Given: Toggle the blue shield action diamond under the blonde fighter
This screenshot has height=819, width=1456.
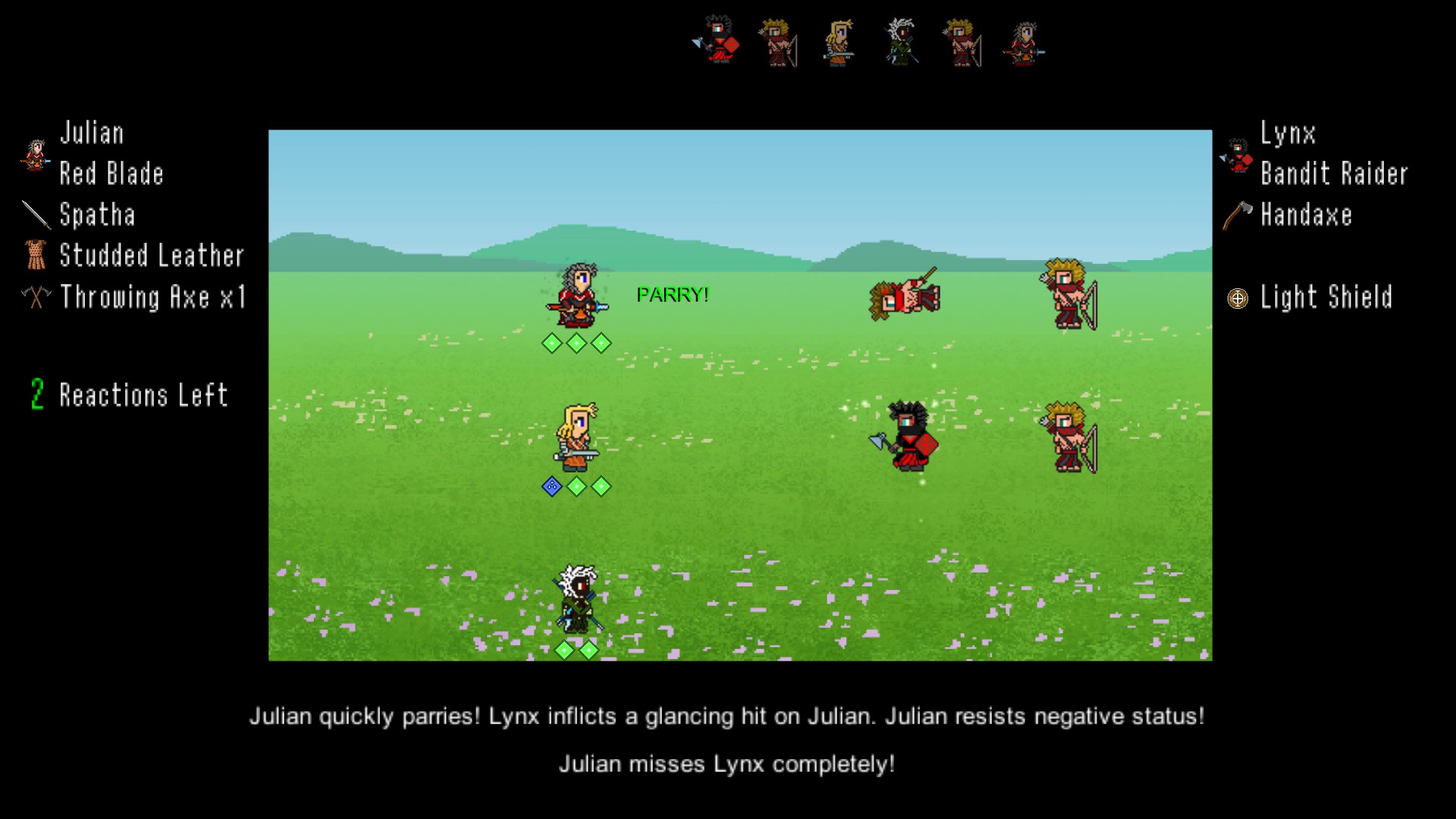Looking at the screenshot, I should (x=552, y=488).
